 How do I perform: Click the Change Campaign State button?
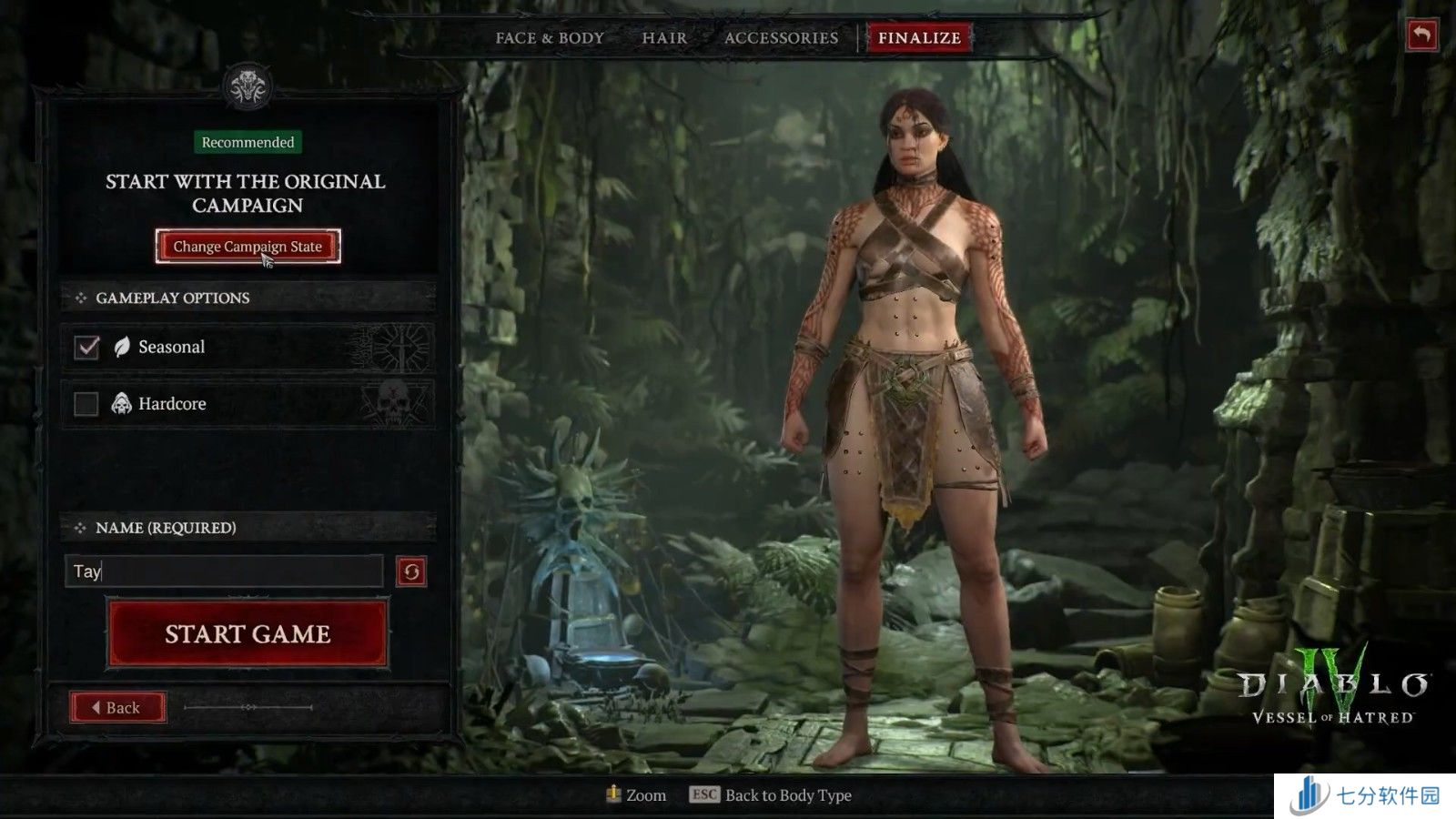[248, 247]
